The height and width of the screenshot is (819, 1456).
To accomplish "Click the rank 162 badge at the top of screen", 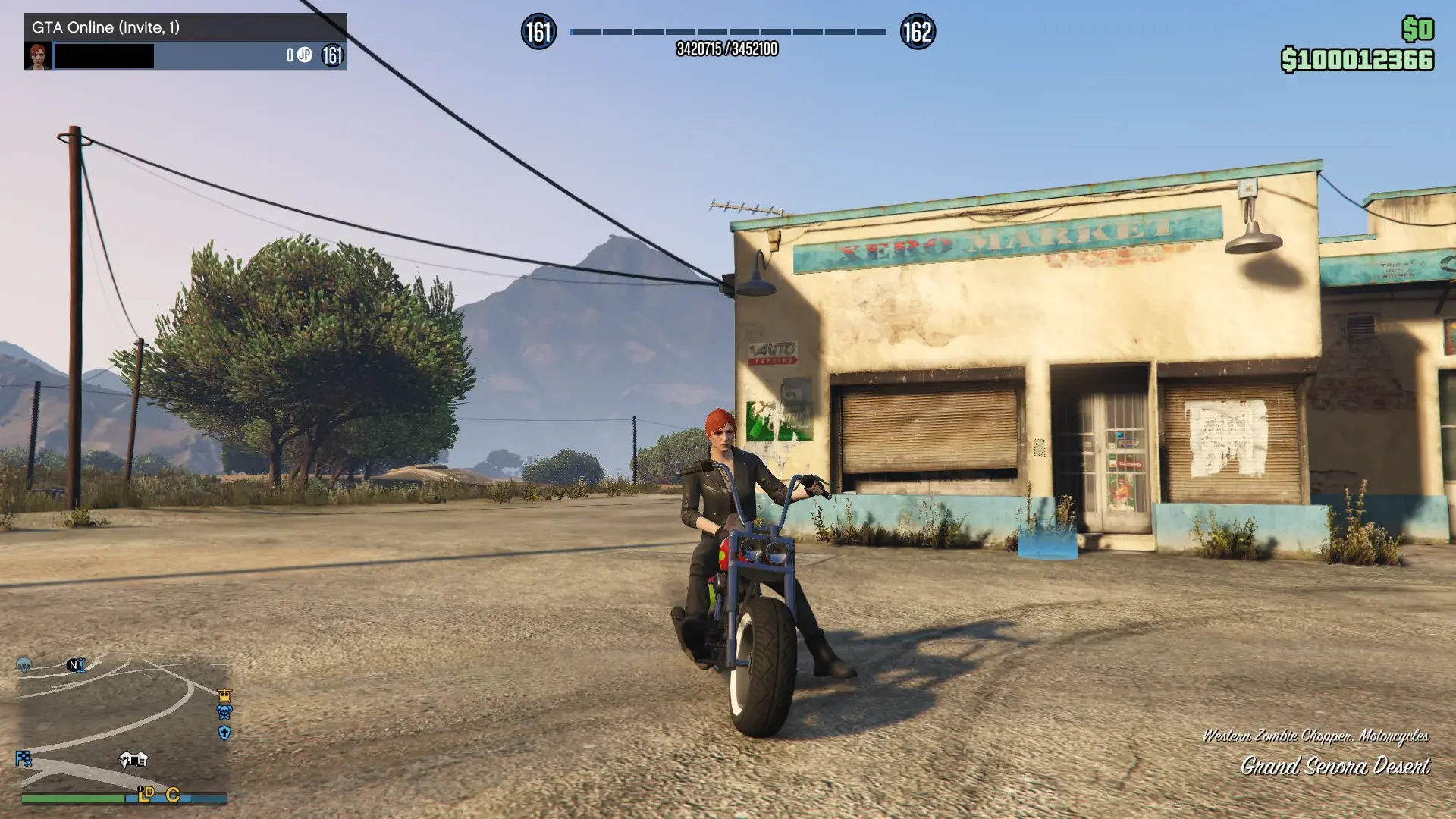I will click(x=918, y=32).
